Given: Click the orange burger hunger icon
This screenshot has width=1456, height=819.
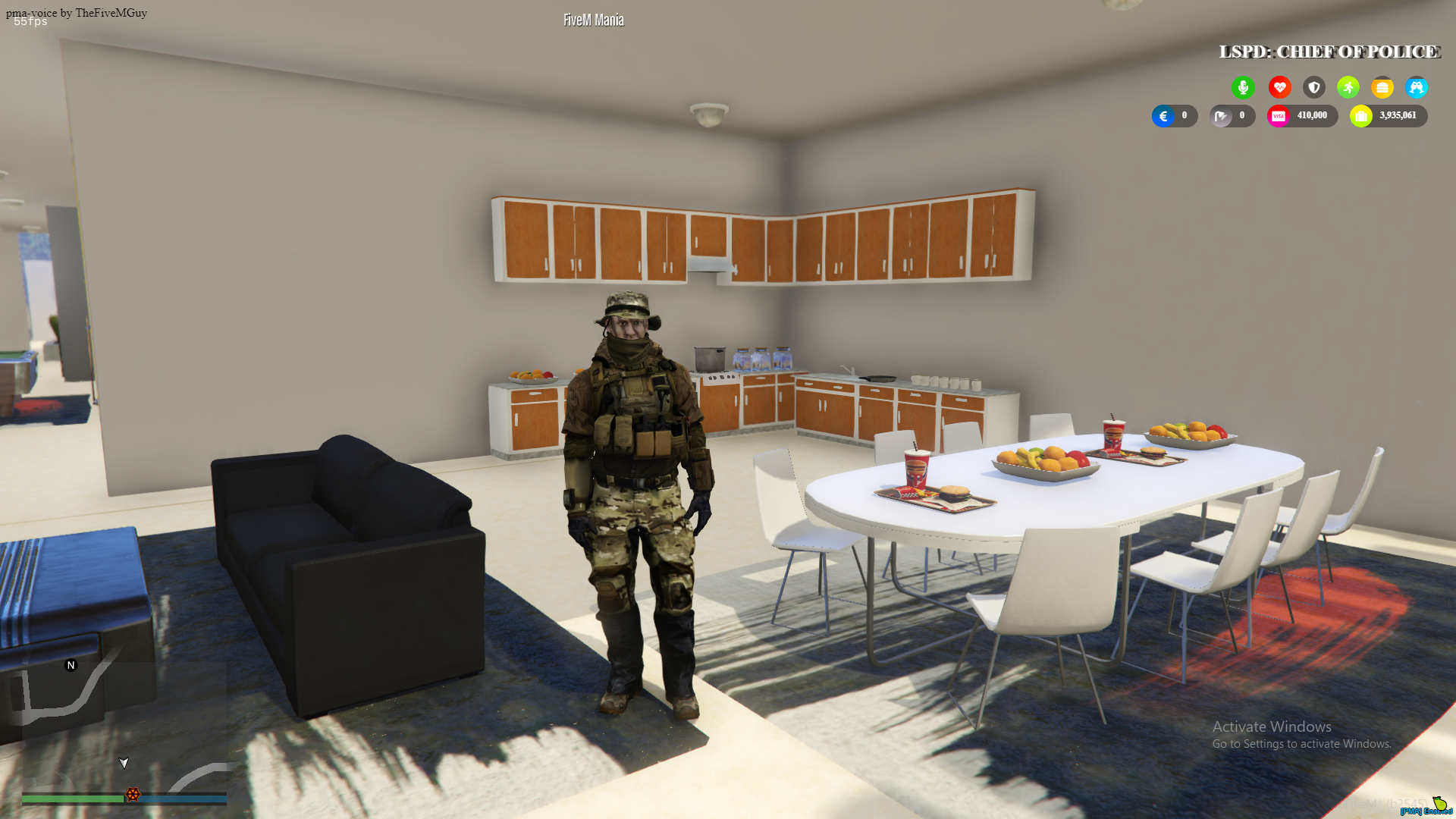Looking at the screenshot, I should pos(1382,87).
